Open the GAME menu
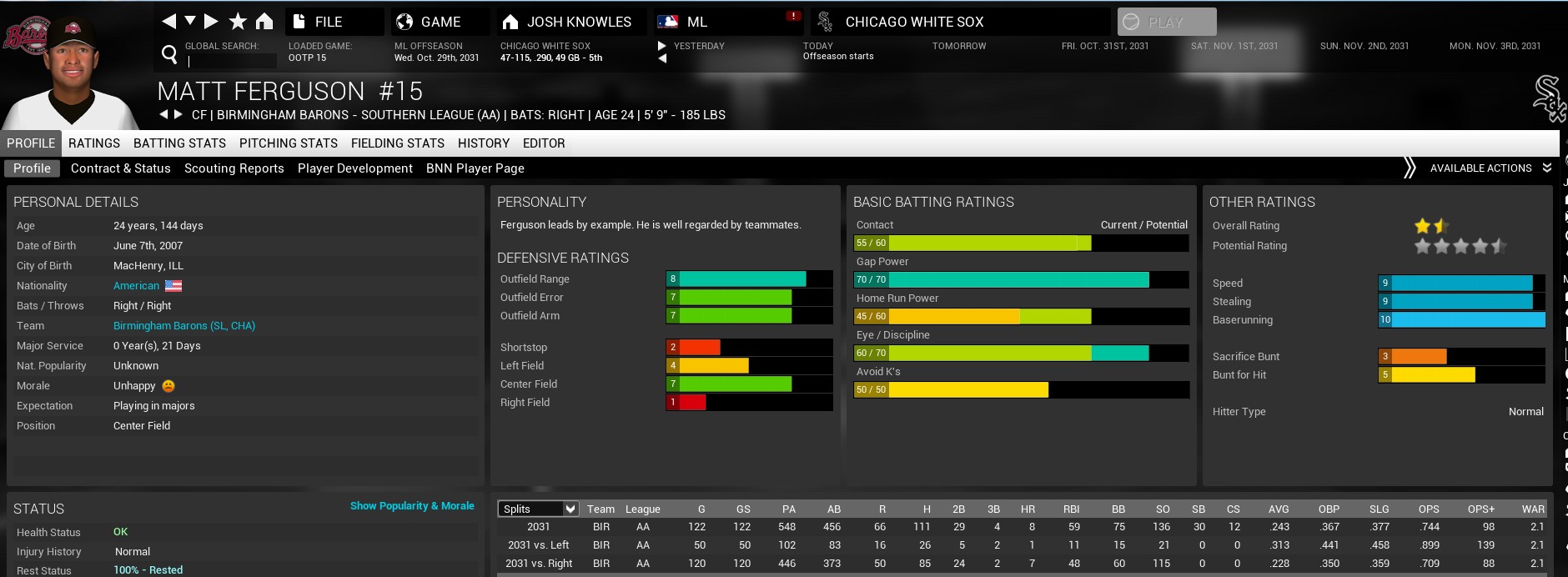 tap(440, 22)
